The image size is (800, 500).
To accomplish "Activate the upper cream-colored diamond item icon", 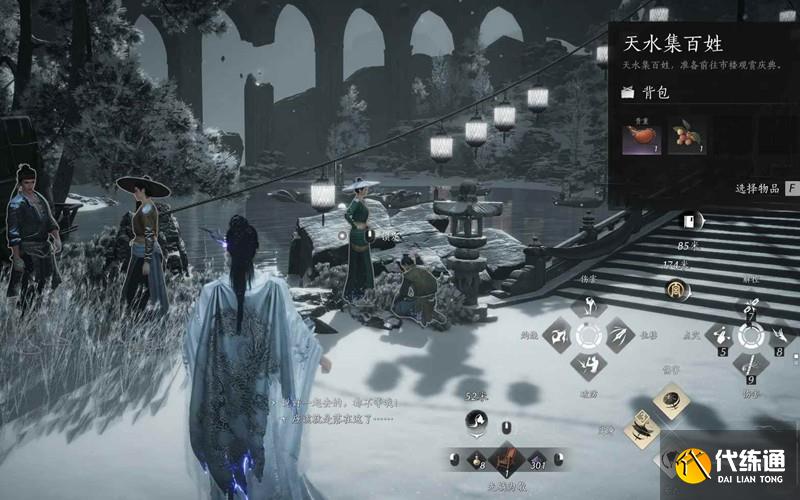I will pyautogui.click(x=672, y=401).
